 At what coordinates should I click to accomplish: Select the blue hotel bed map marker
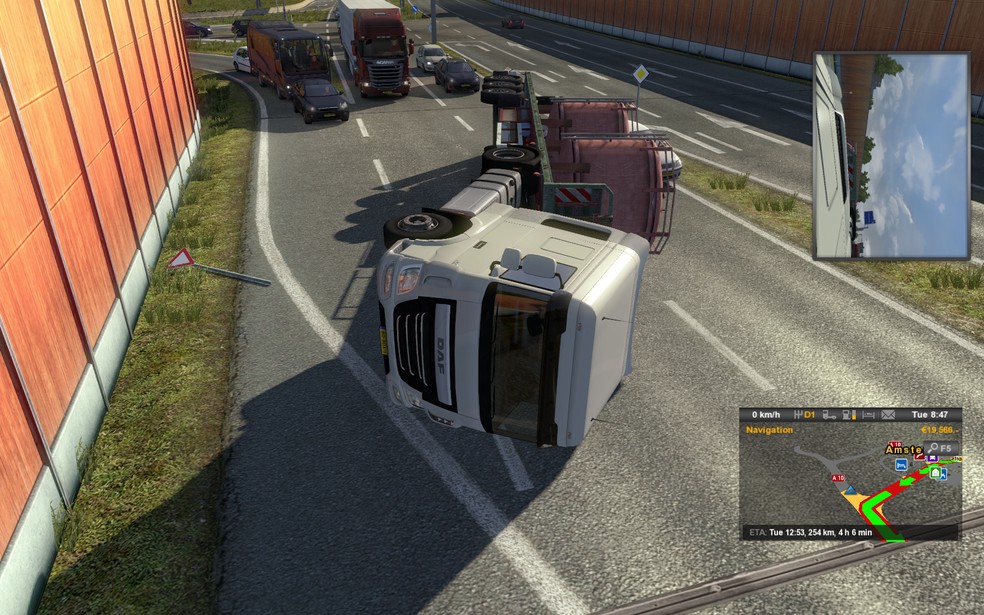click(901, 465)
